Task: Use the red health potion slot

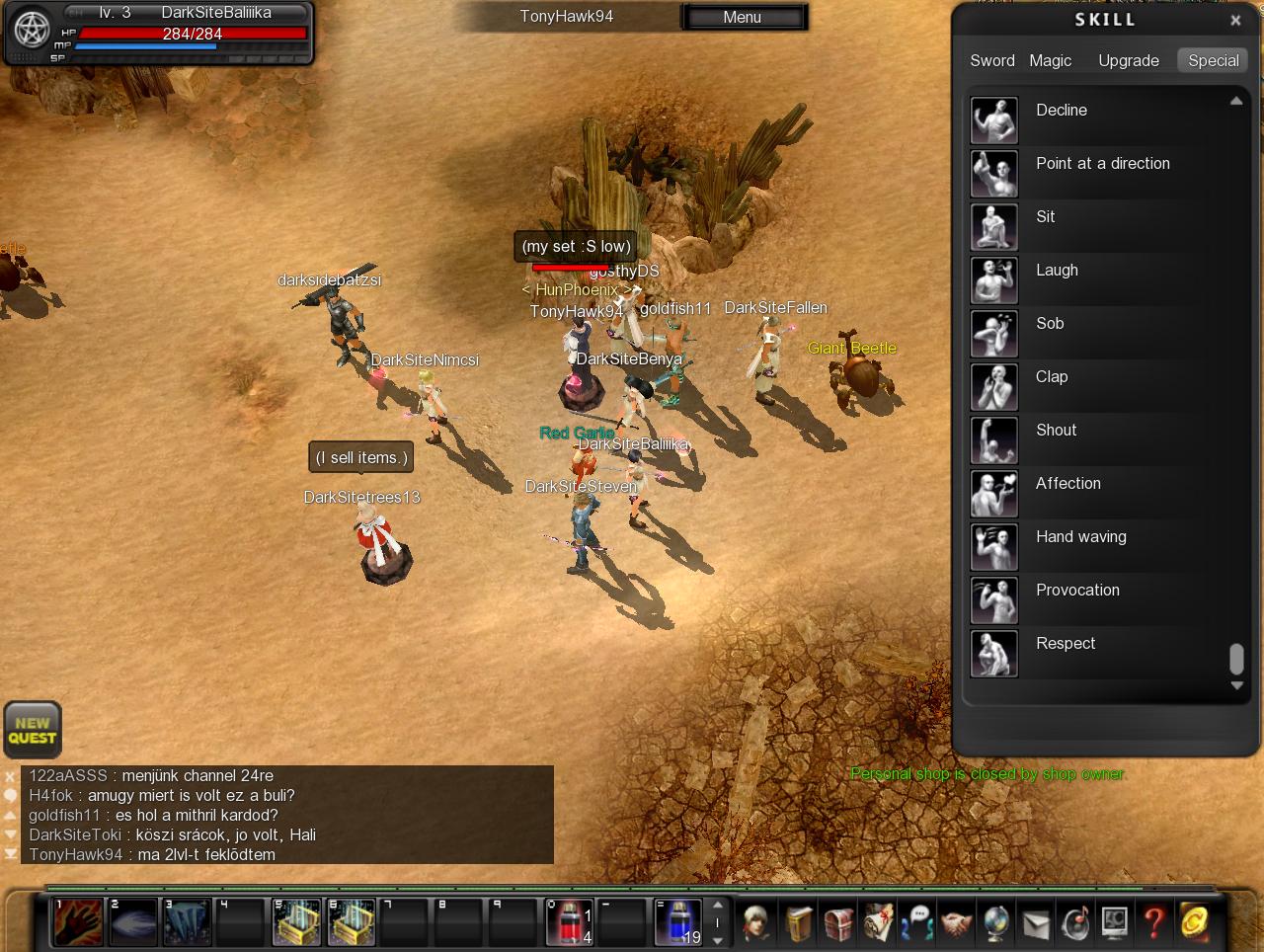Action: click(571, 922)
